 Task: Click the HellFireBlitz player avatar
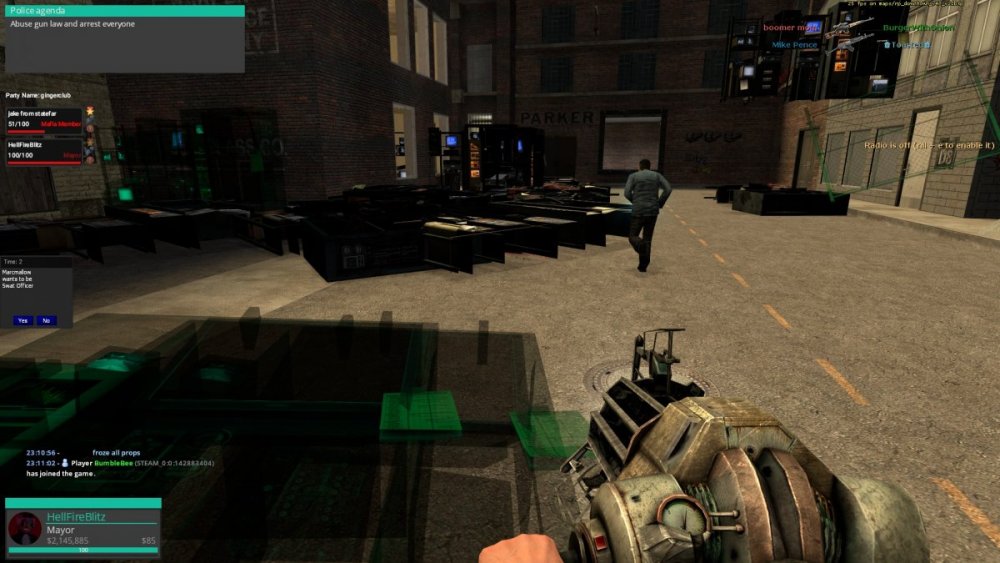coord(25,528)
